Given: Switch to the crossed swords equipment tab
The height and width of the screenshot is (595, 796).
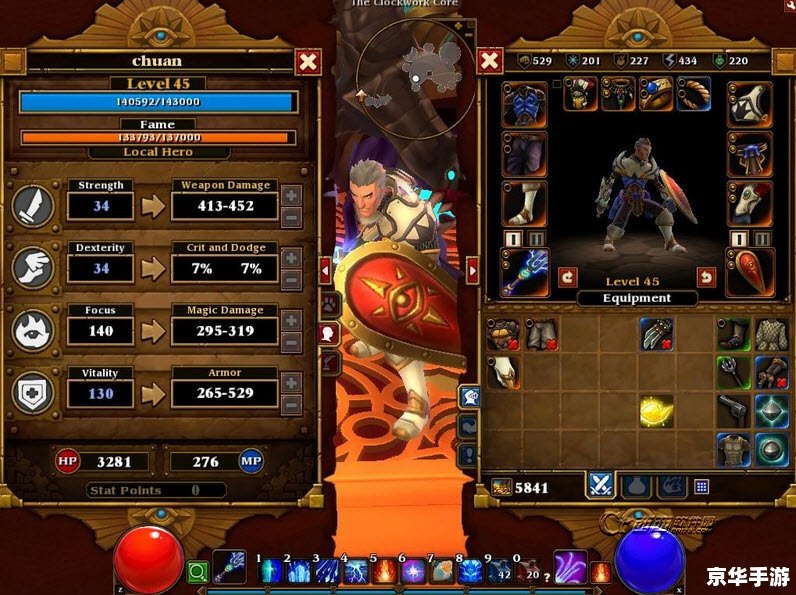Looking at the screenshot, I should (x=601, y=485).
